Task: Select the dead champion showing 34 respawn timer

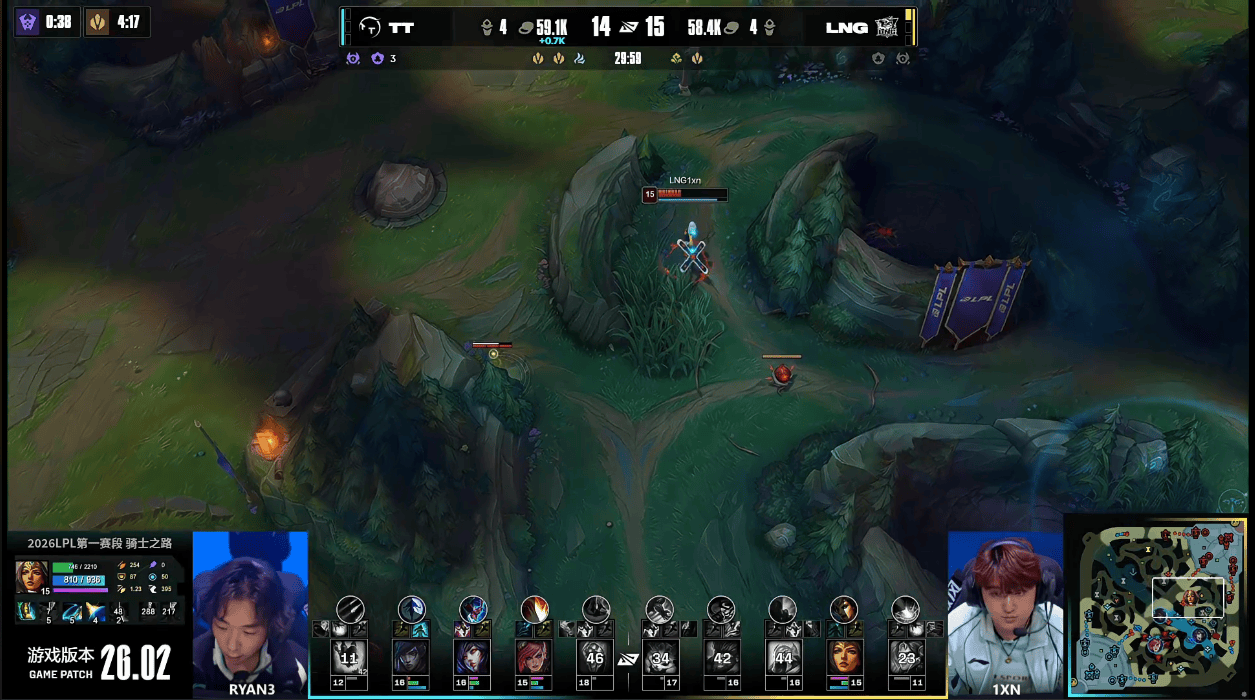Action: (x=659, y=657)
